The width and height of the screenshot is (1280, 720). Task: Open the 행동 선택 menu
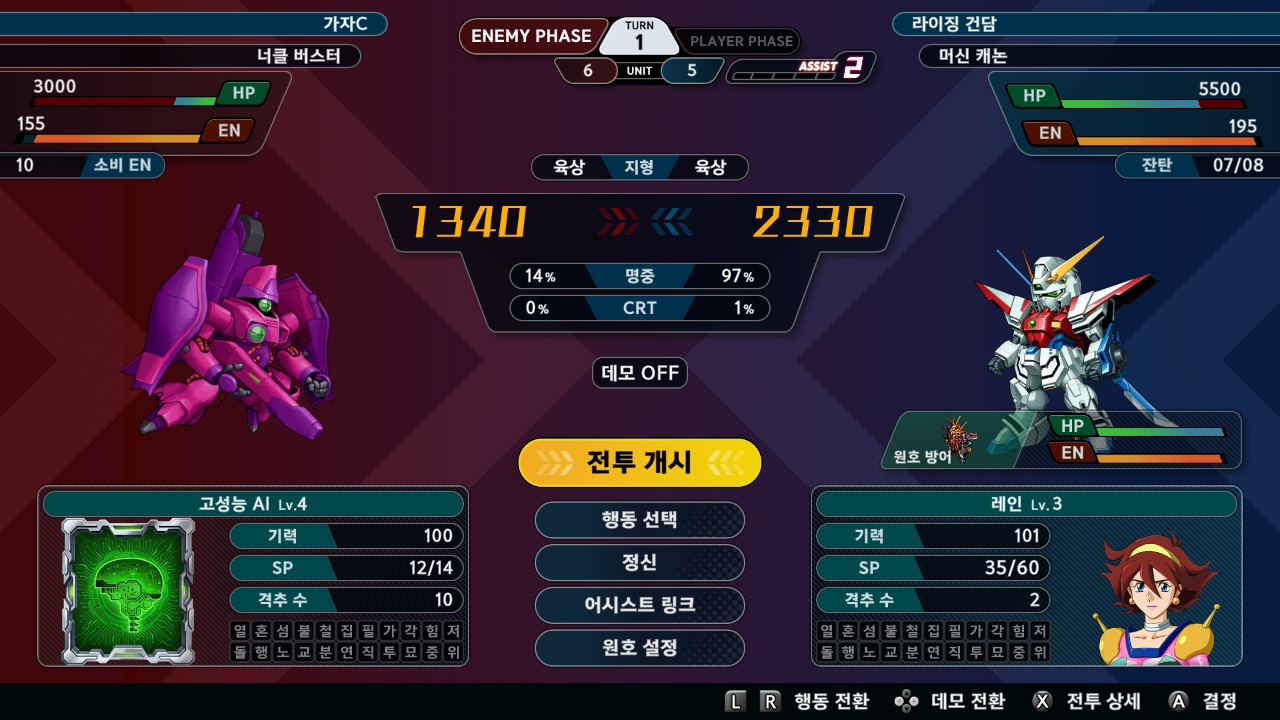[639, 520]
